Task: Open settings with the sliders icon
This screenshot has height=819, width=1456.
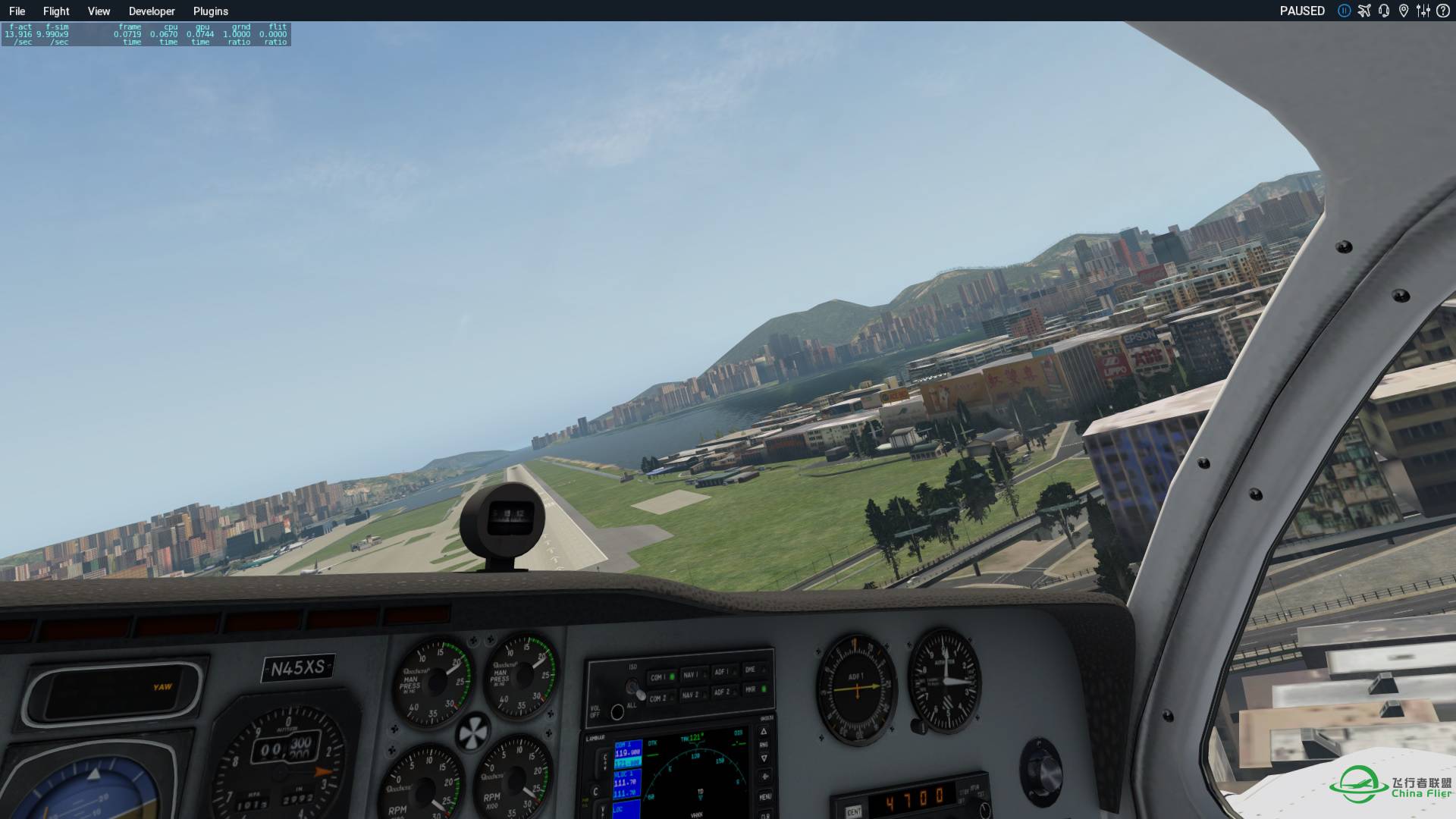Action: pos(1423,10)
